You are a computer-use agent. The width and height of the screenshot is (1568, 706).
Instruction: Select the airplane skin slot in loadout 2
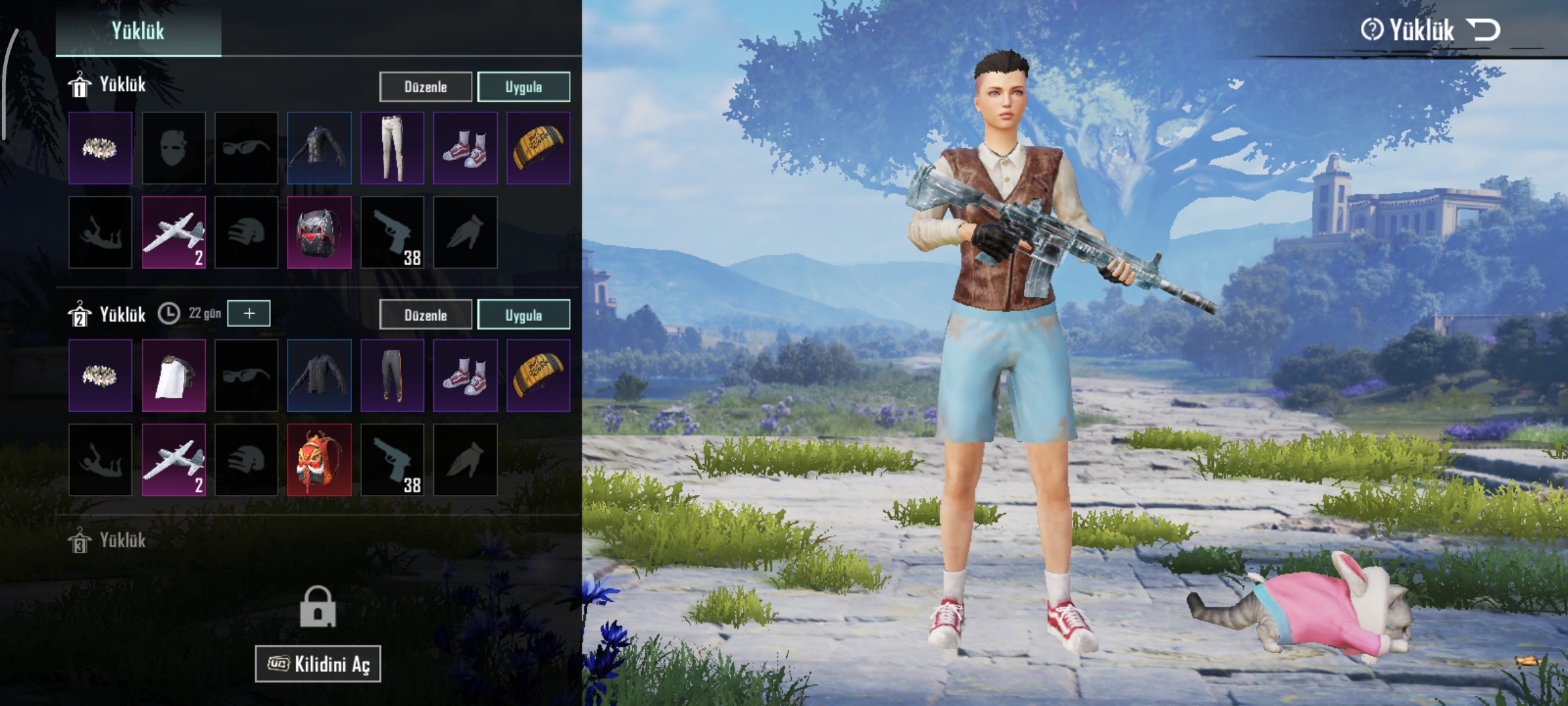(x=174, y=460)
